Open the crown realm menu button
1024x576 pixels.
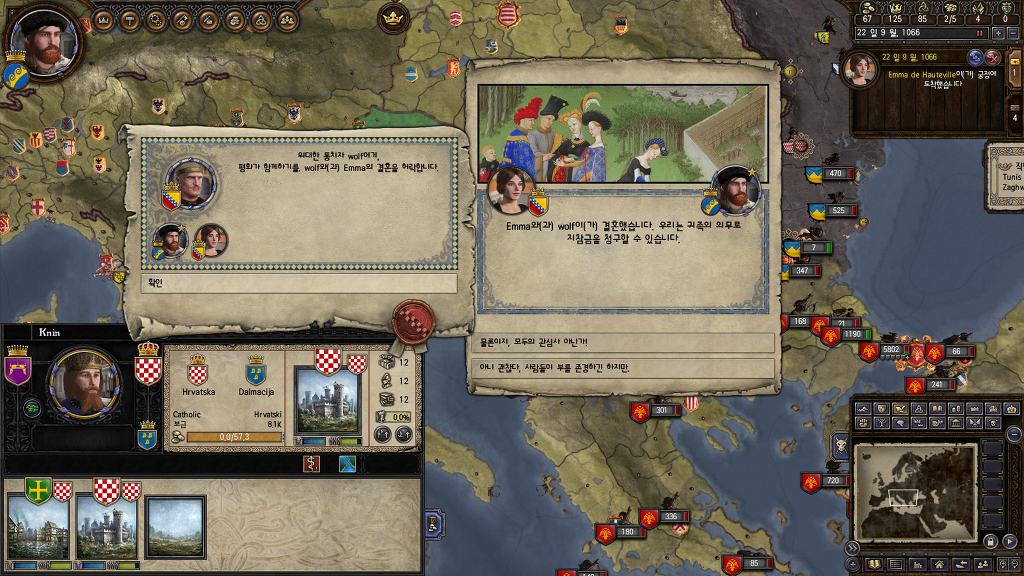coord(105,19)
